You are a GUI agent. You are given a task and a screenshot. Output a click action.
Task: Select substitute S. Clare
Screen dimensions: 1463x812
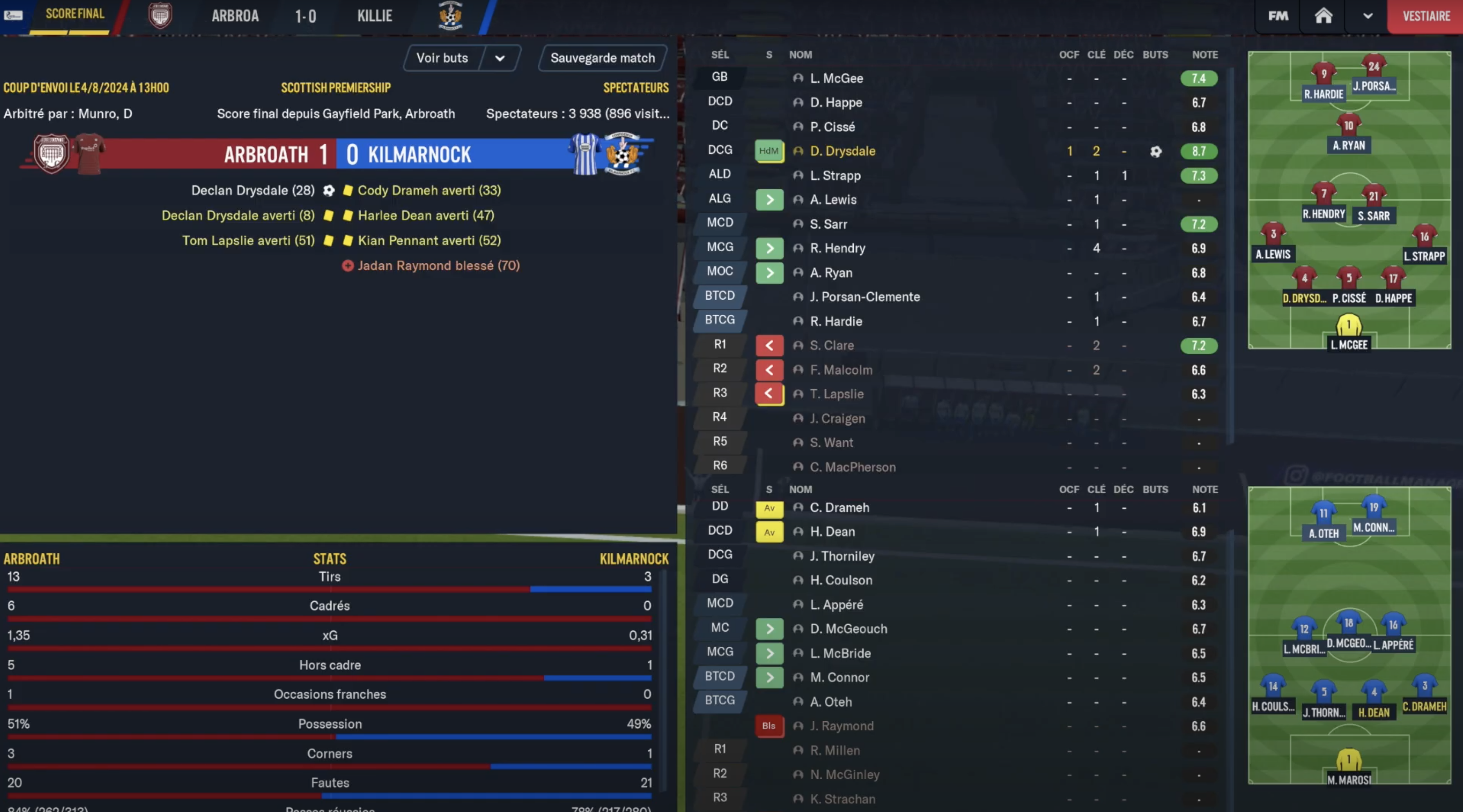pos(831,345)
